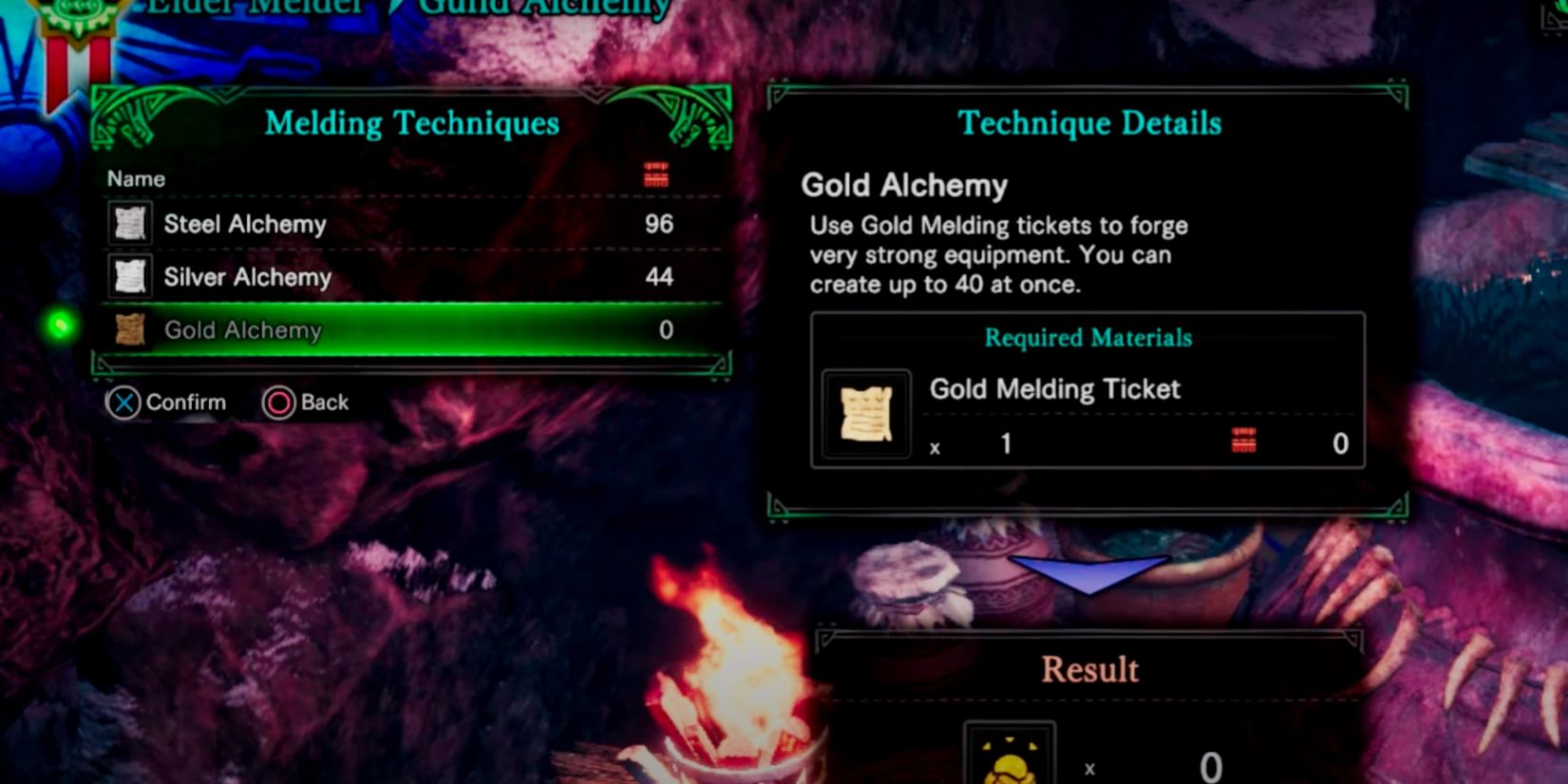Click the Gold Alchemy scroll icon

pos(128,330)
